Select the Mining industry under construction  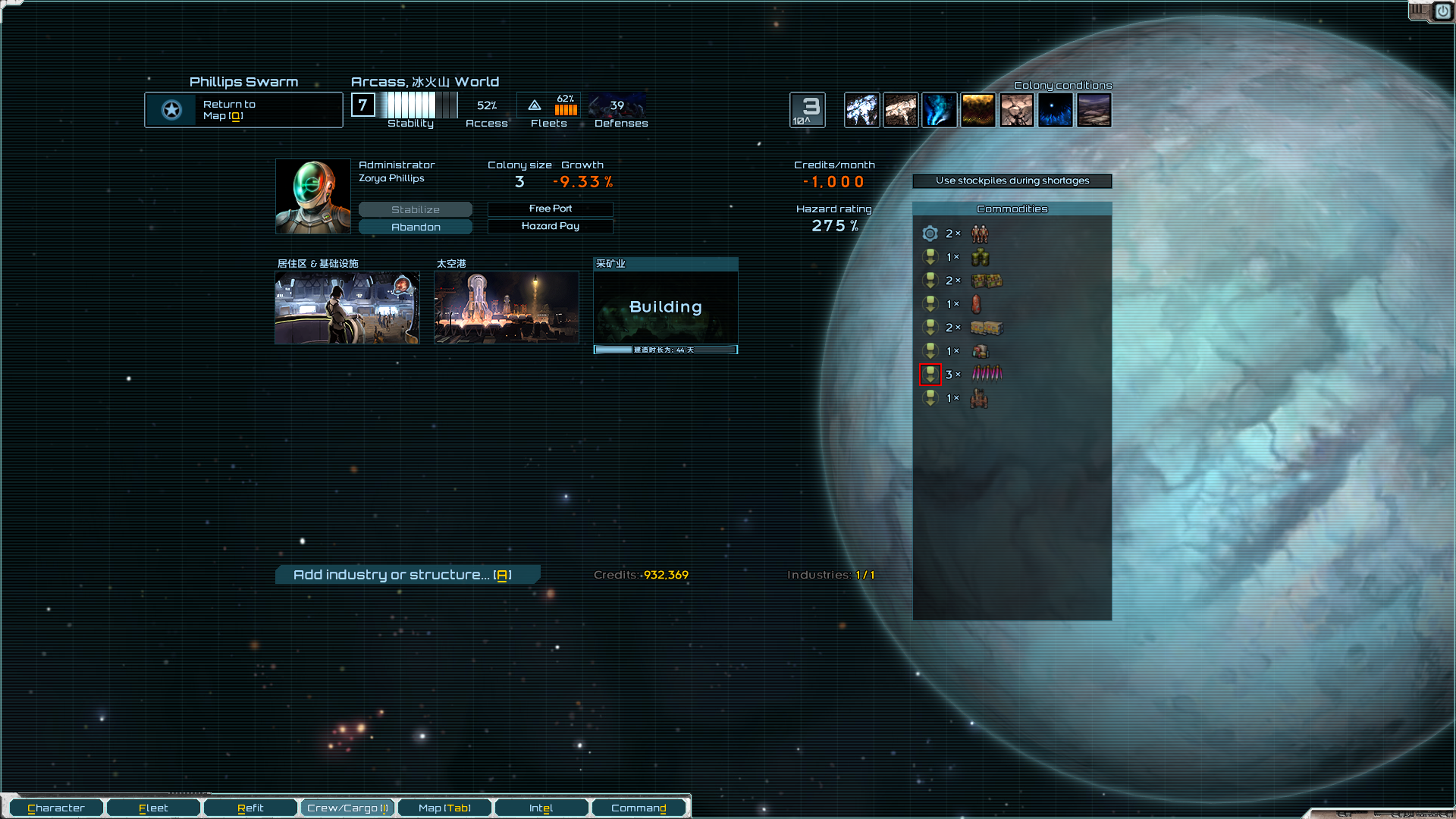coord(665,307)
